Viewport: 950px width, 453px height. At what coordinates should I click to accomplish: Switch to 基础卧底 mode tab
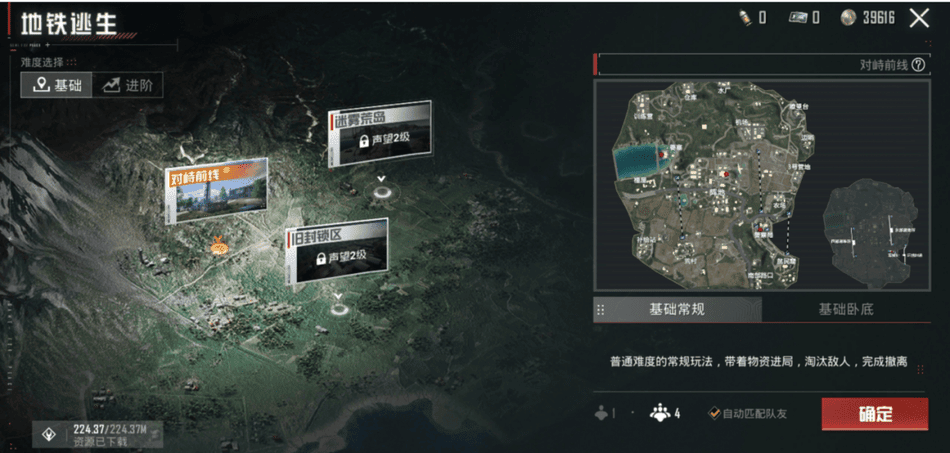point(845,309)
